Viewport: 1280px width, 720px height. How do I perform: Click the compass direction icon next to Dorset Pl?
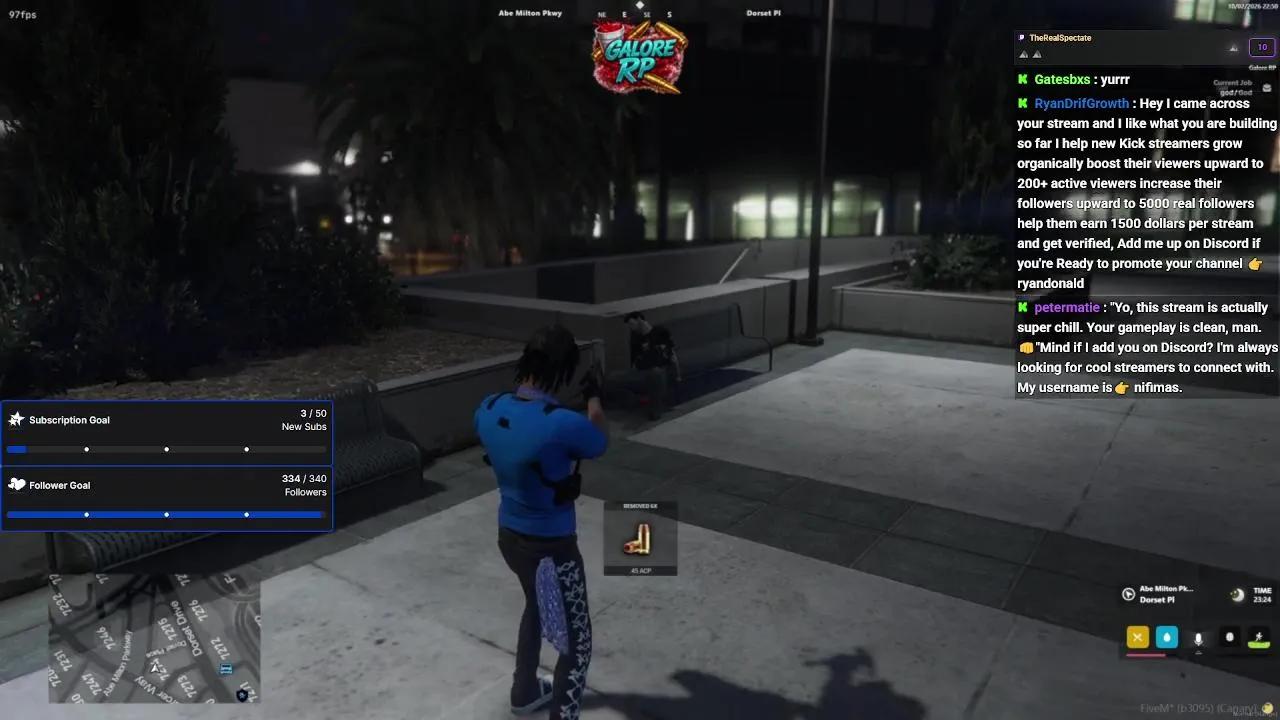tap(1126, 594)
